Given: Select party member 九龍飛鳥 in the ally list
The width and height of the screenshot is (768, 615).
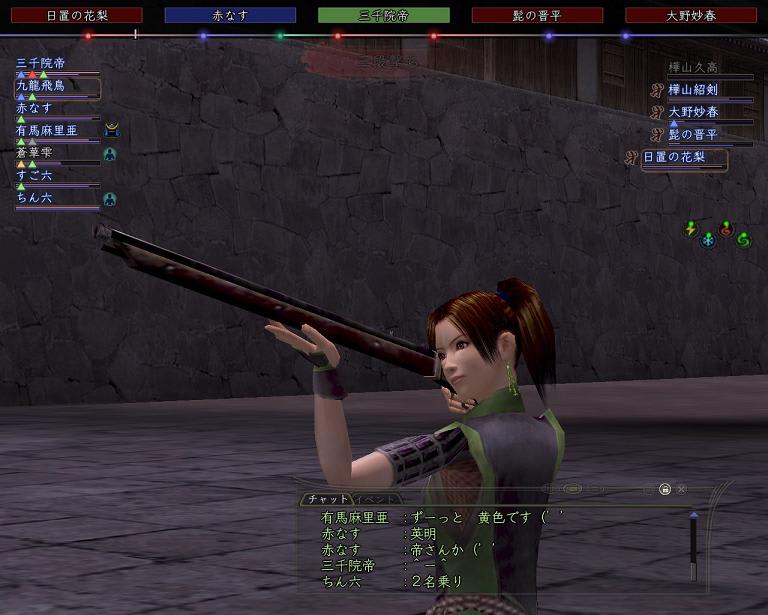Looking at the screenshot, I should (x=41, y=87).
